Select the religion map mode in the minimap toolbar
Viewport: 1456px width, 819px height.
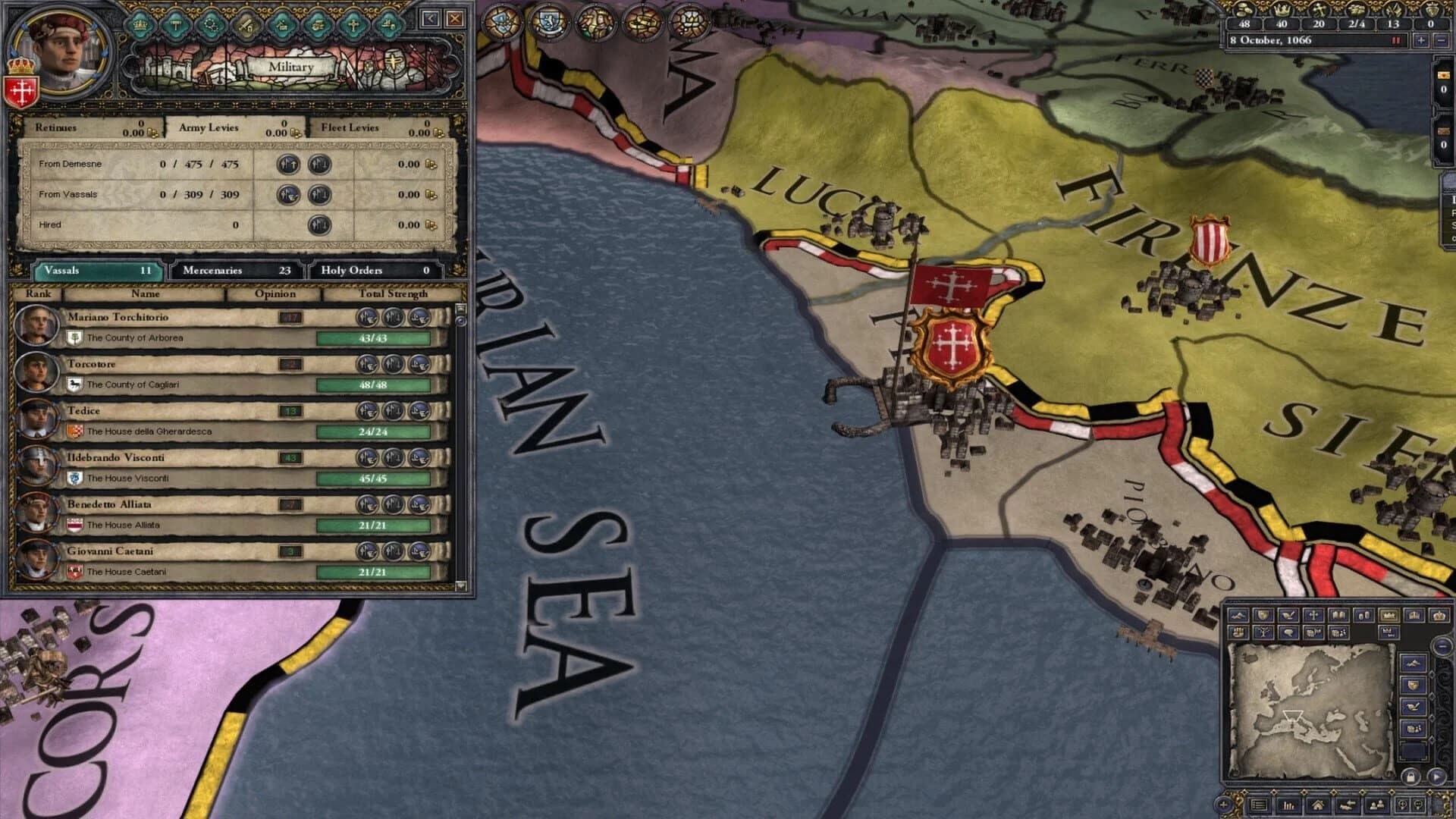point(1313,616)
